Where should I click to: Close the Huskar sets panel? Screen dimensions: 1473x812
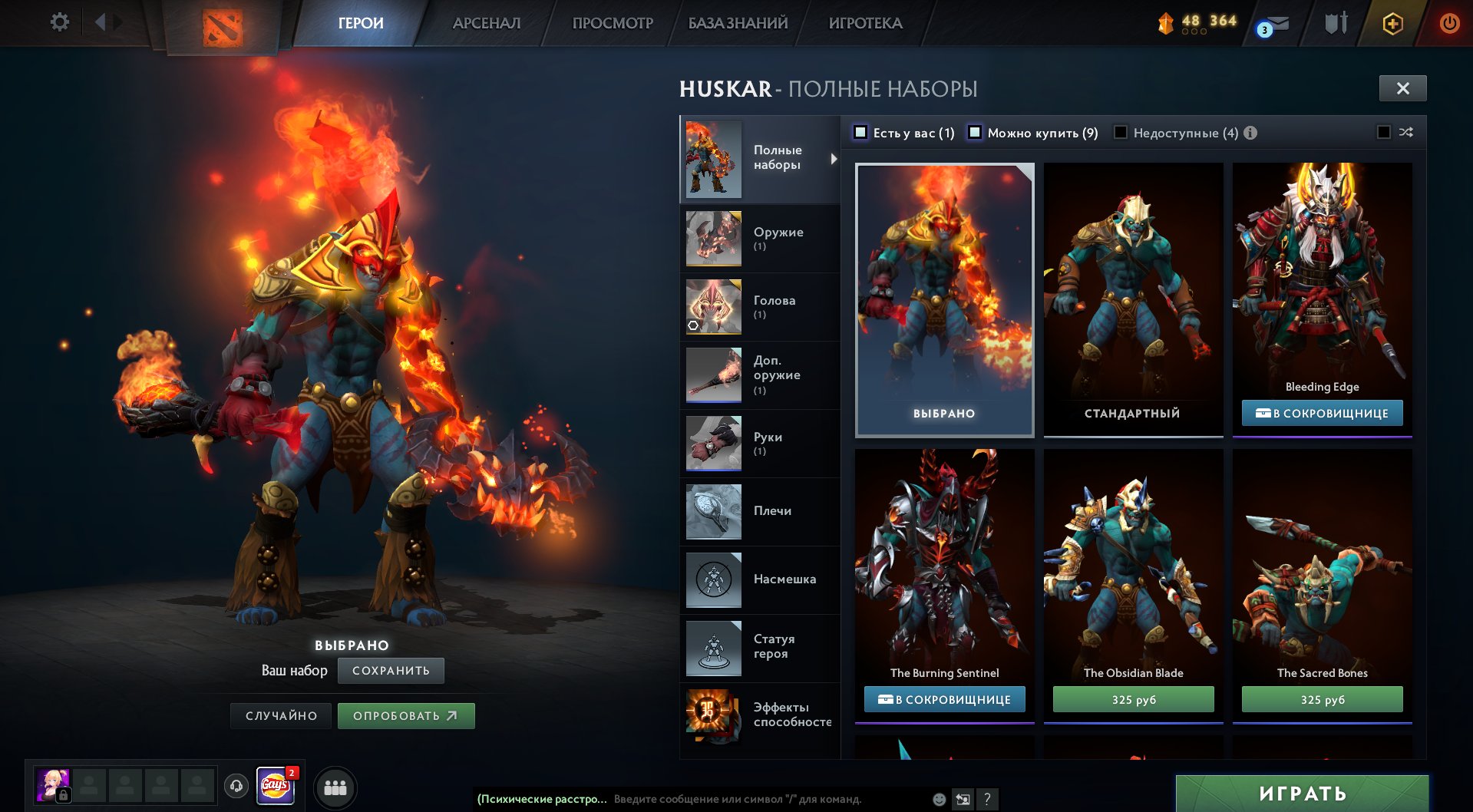tap(1402, 88)
